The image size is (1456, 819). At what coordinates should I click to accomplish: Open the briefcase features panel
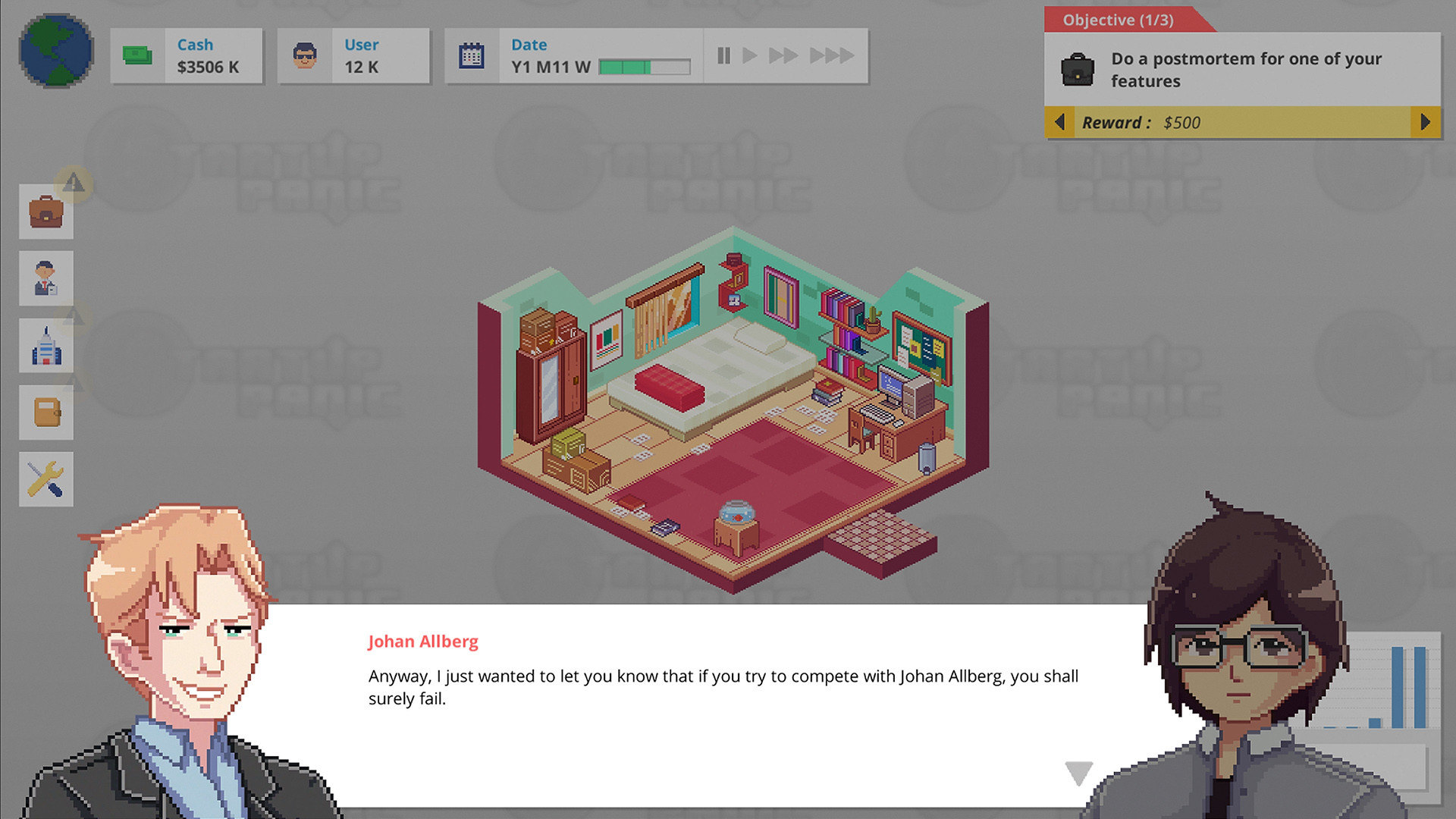(45, 212)
